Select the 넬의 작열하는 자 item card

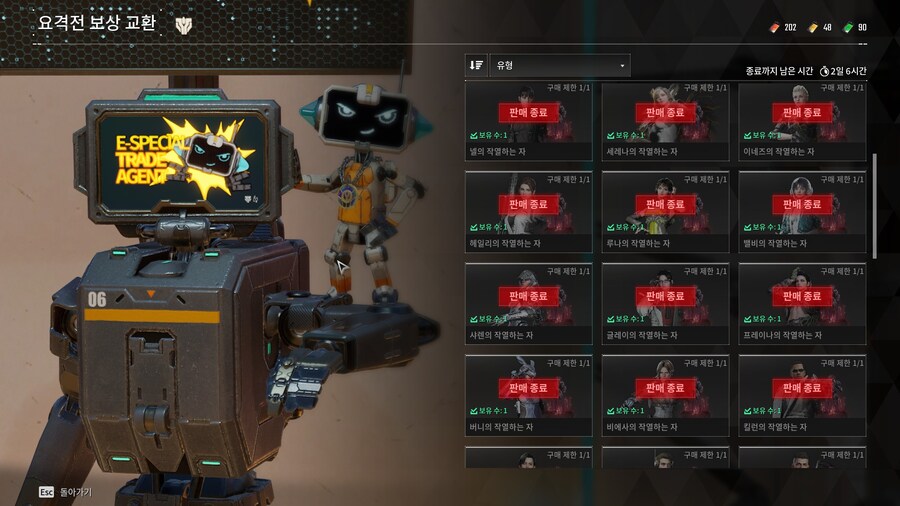tap(528, 121)
